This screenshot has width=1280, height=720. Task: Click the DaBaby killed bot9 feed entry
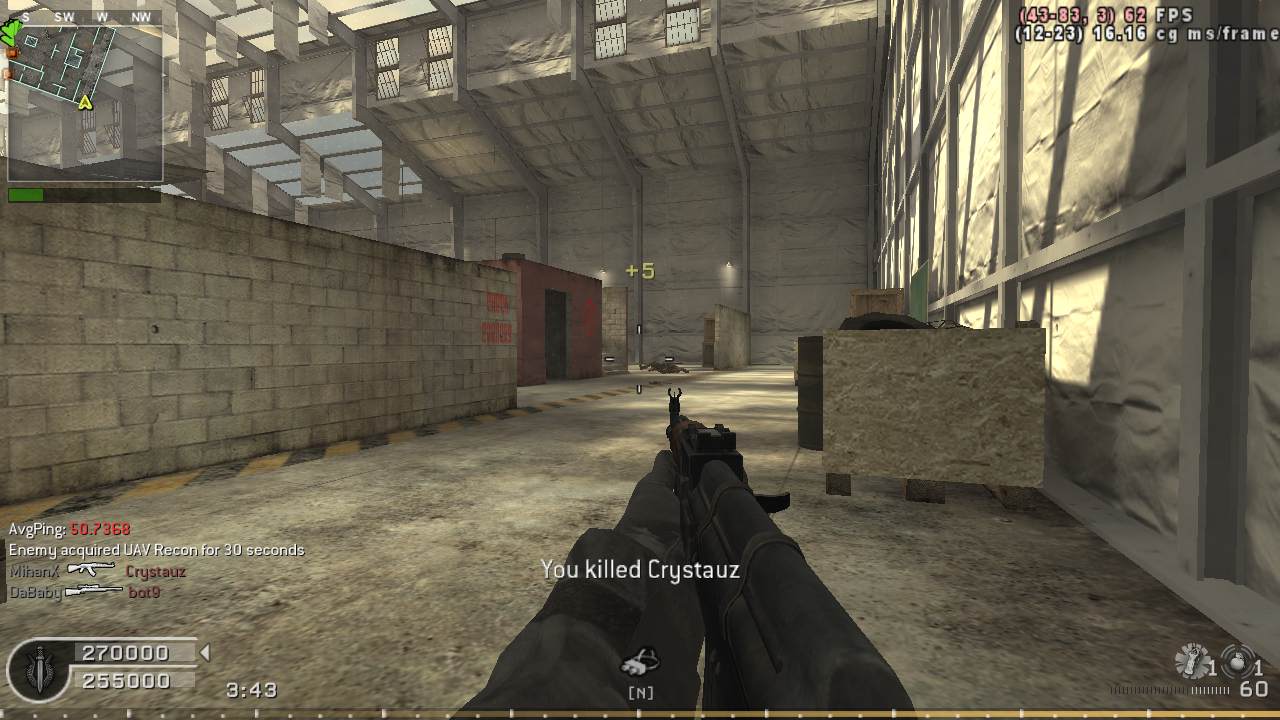pos(84,592)
